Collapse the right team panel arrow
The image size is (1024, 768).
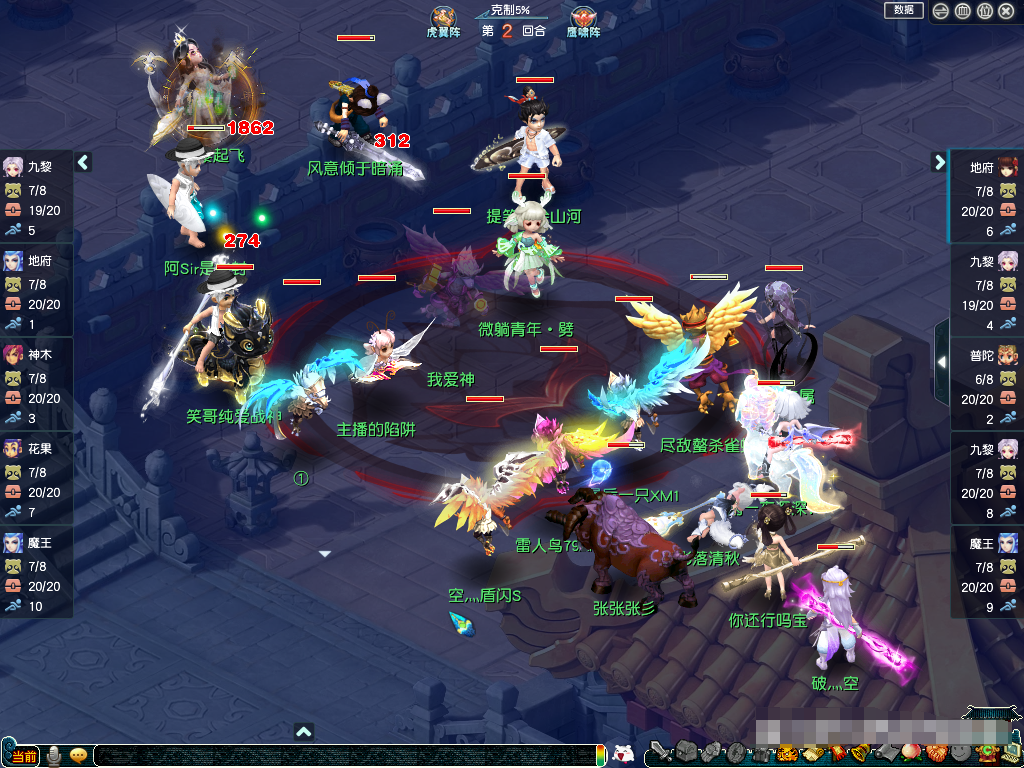click(x=940, y=162)
